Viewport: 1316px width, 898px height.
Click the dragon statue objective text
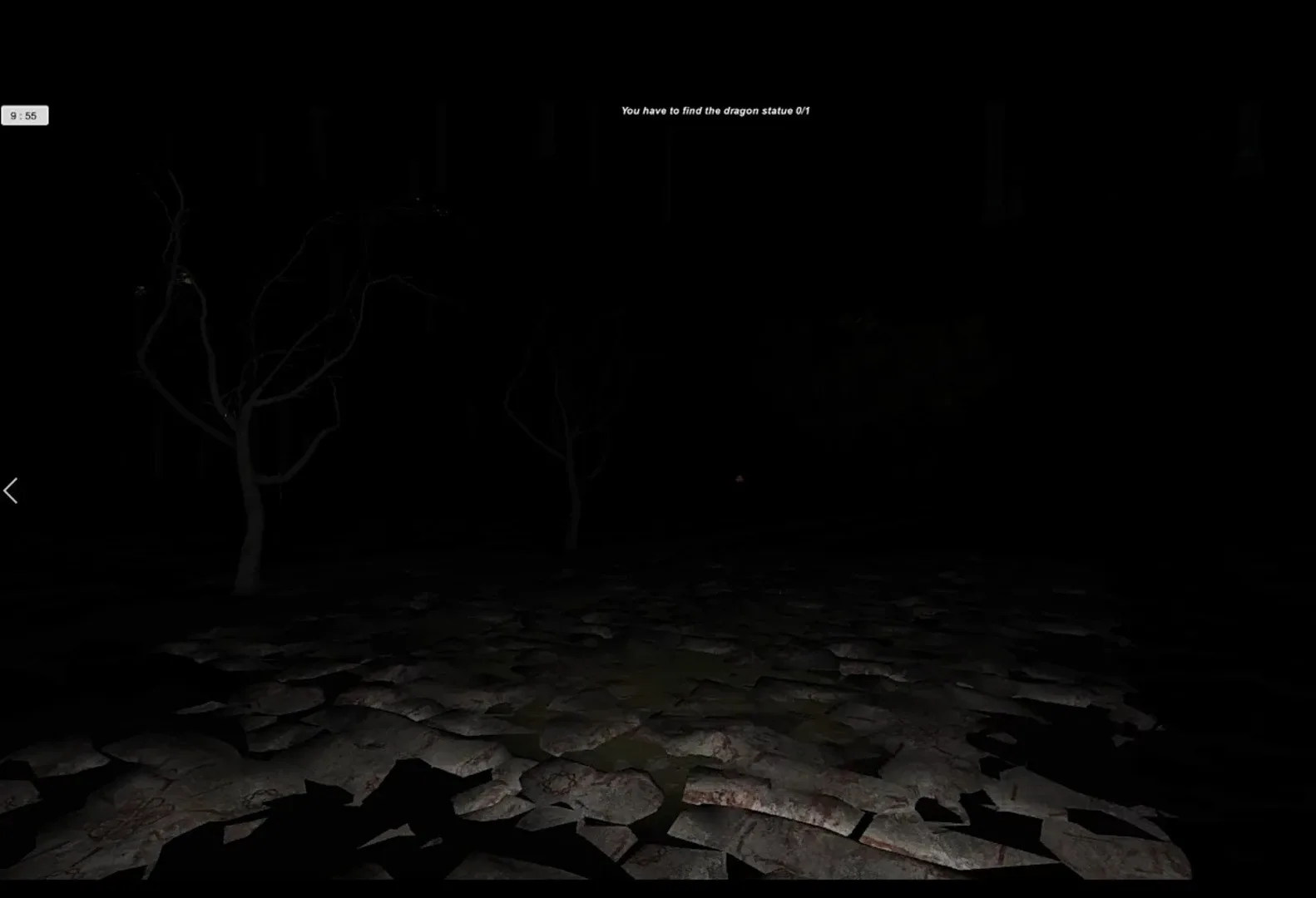point(715,110)
